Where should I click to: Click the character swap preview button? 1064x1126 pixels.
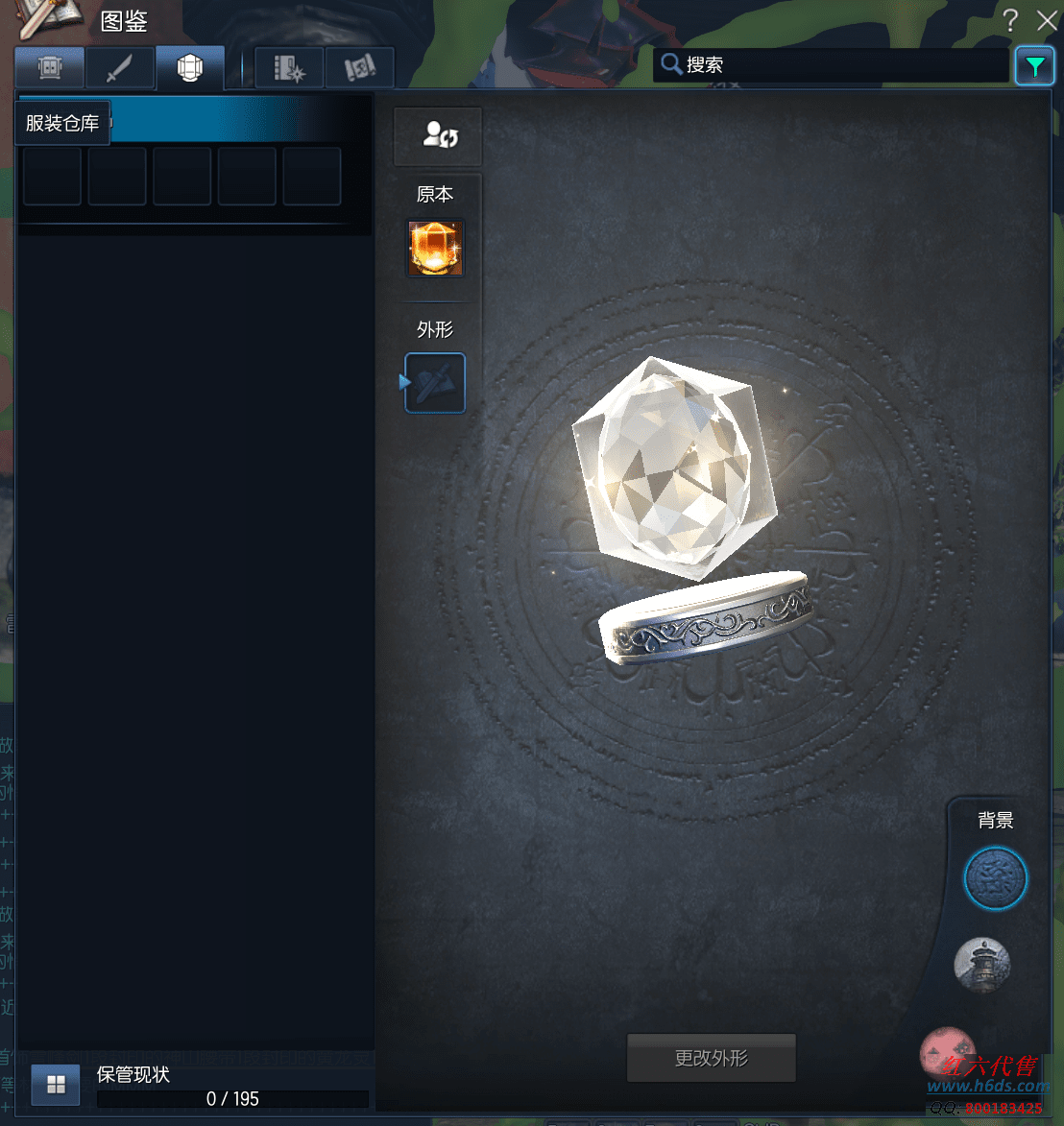(438, 135)
